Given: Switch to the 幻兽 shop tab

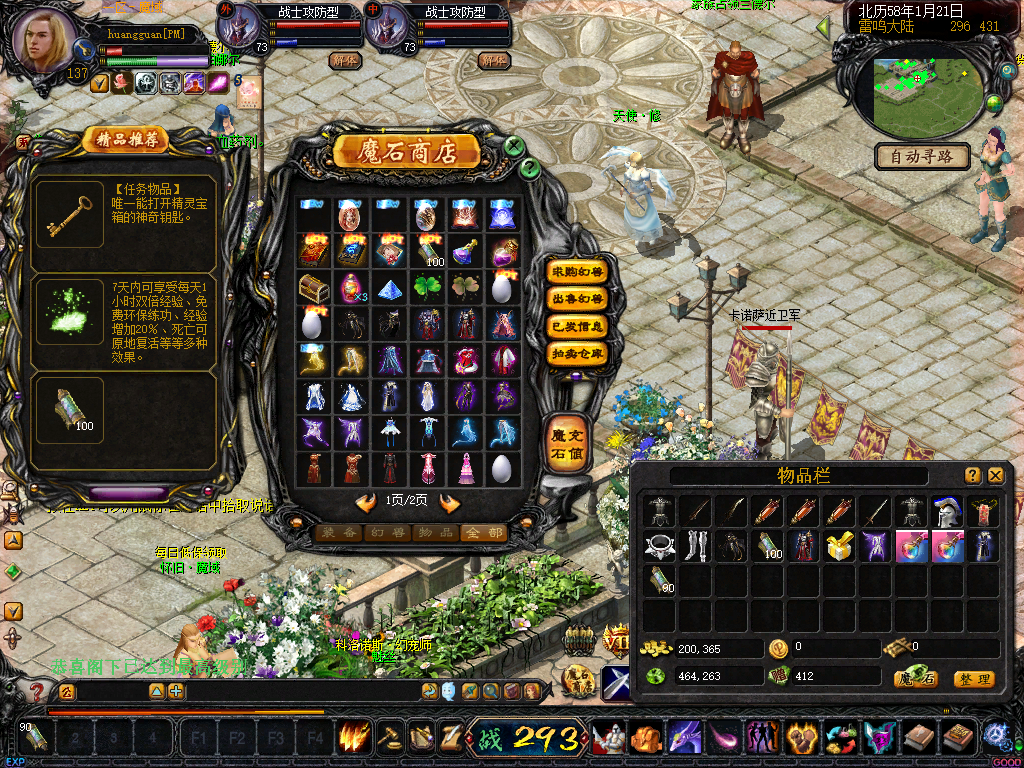Looking at the screenshot, I should tap(387, 533).
